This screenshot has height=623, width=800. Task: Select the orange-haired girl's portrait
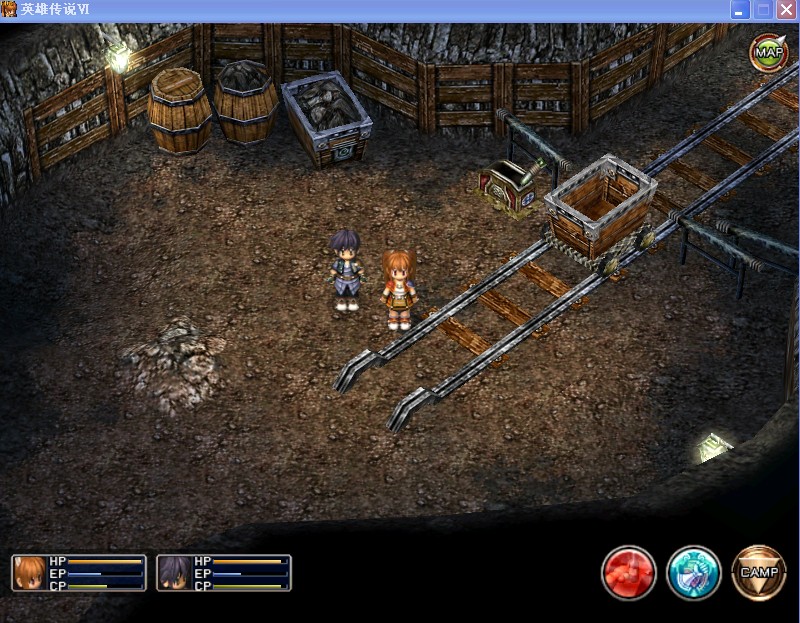click(x=30, y=573)
